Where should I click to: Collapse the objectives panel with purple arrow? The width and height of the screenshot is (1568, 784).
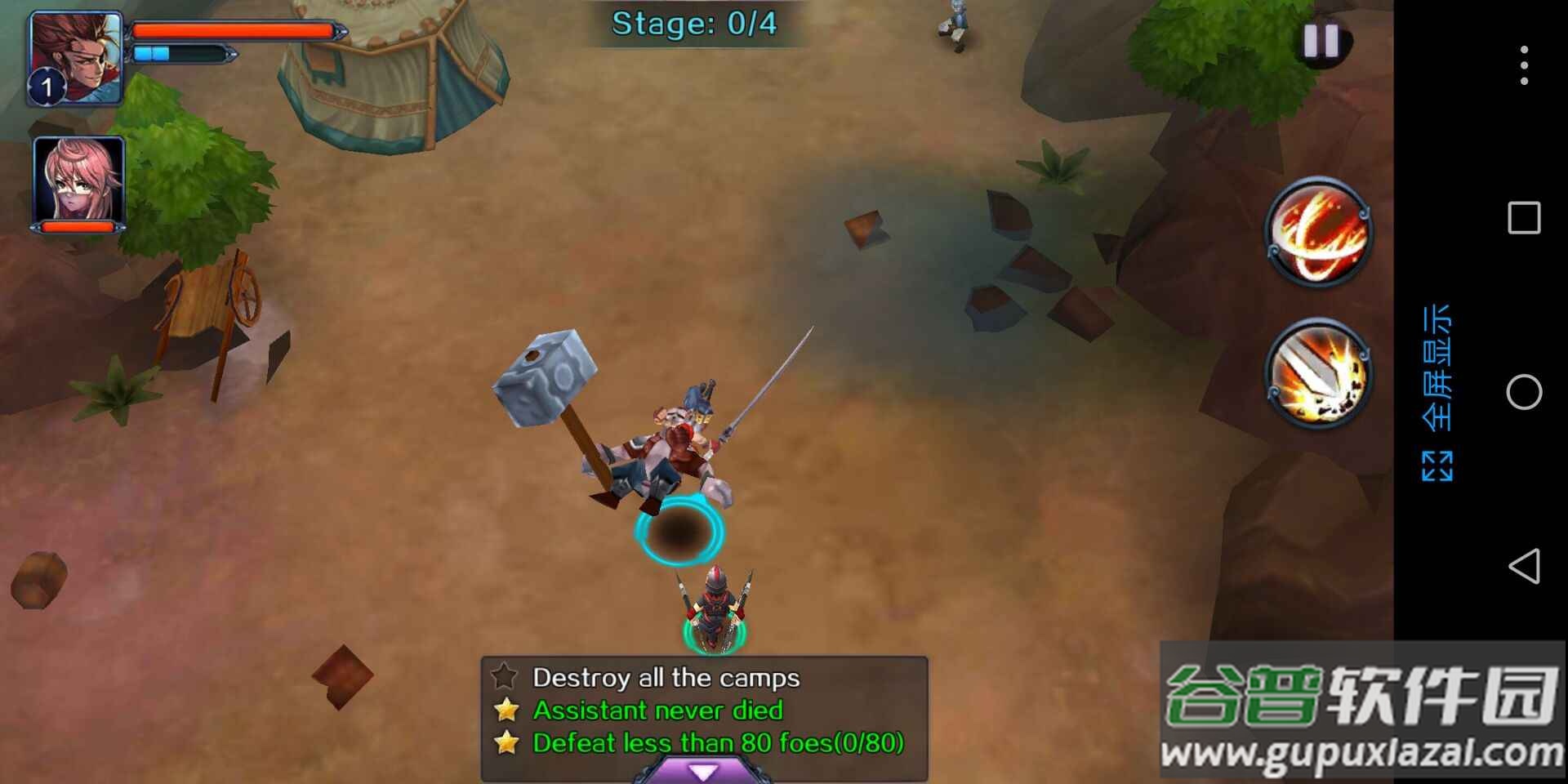[703, 770]
